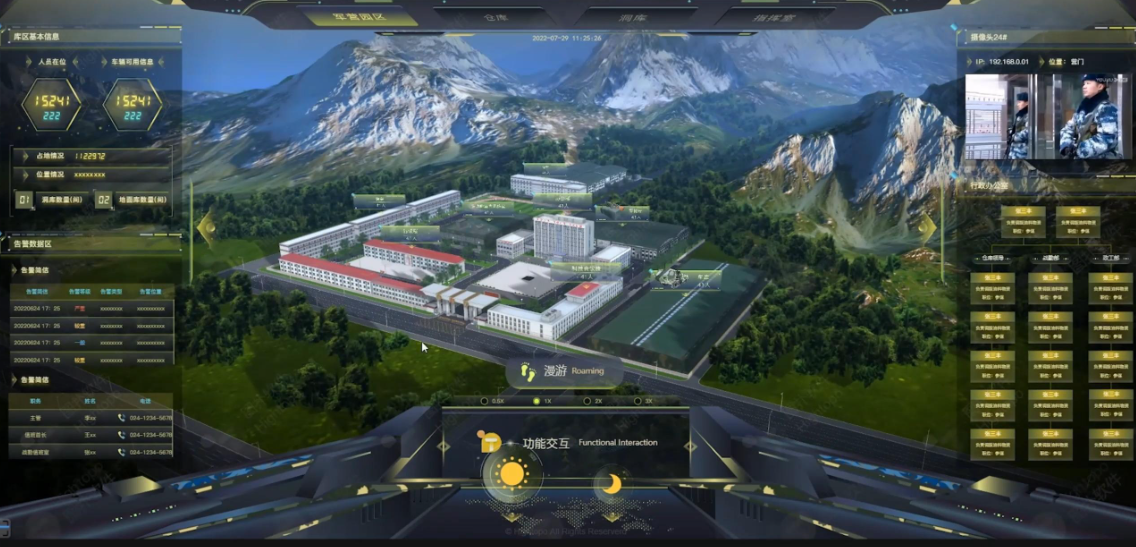Collapse the left panel with the diamond arrow
Image resolution: width=1136 pixels, height=547 pixels.
coord(206,228)
